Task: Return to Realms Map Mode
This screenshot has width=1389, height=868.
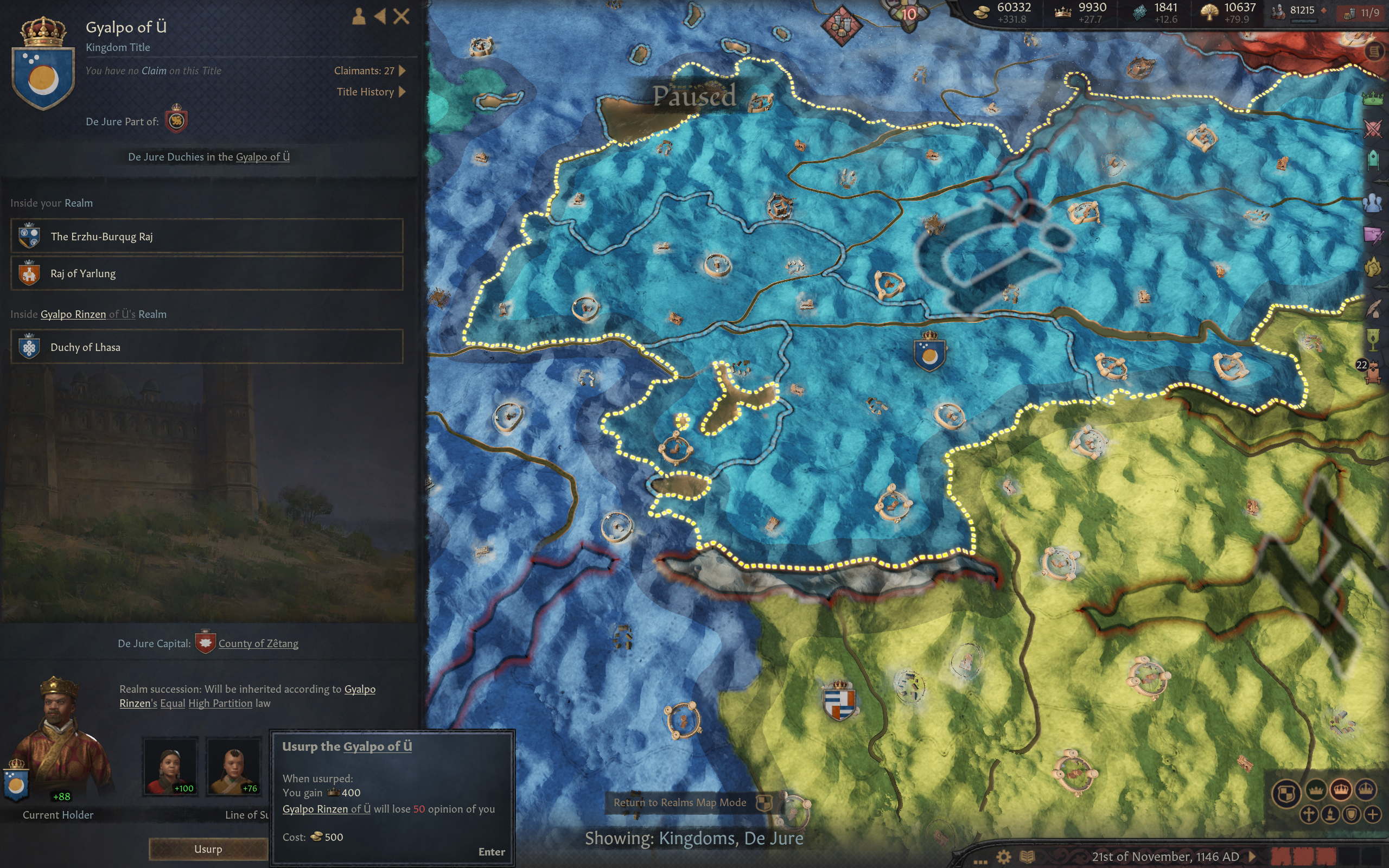Action: [x=679, y=802]
